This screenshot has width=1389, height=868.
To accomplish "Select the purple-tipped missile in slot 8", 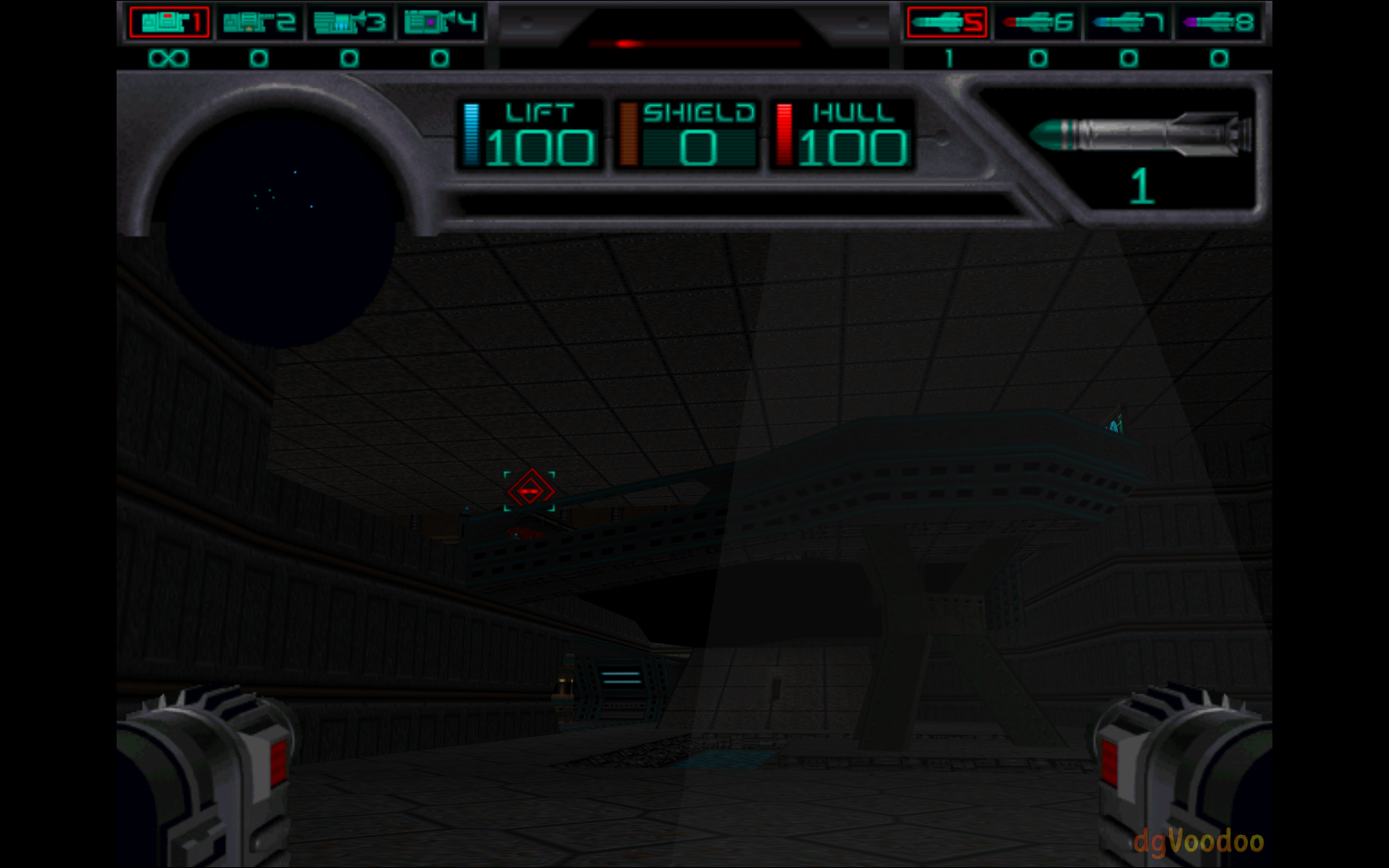I will coord(1215,23).
